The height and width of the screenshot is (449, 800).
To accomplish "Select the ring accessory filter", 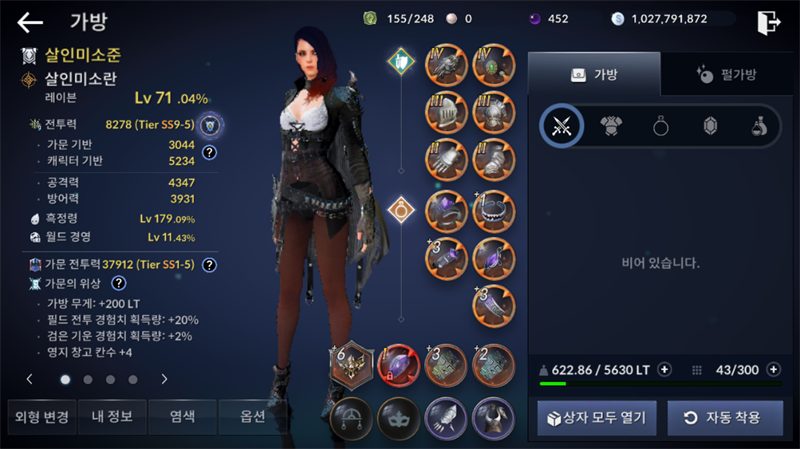I will pos(661,126).
